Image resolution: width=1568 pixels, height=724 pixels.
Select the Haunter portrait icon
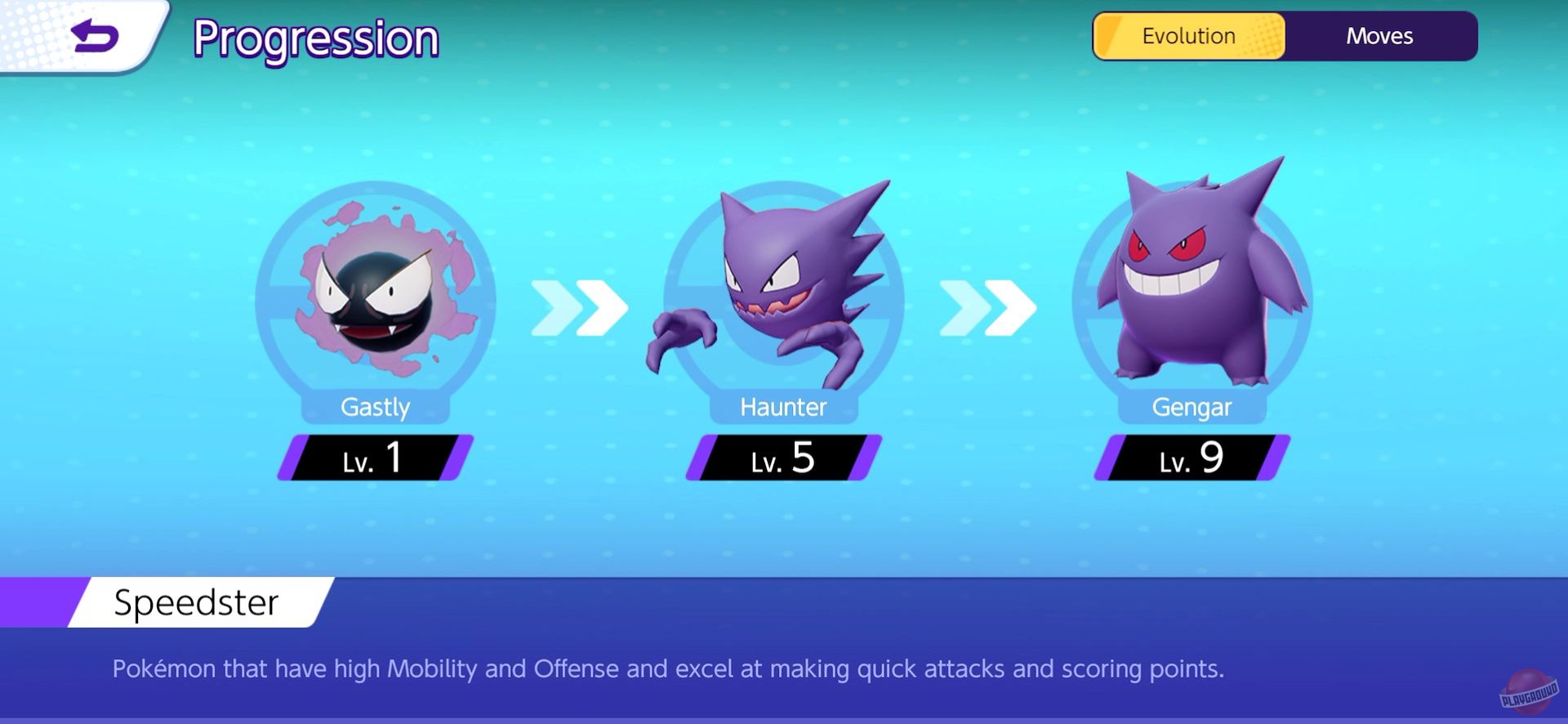(782, 298)
